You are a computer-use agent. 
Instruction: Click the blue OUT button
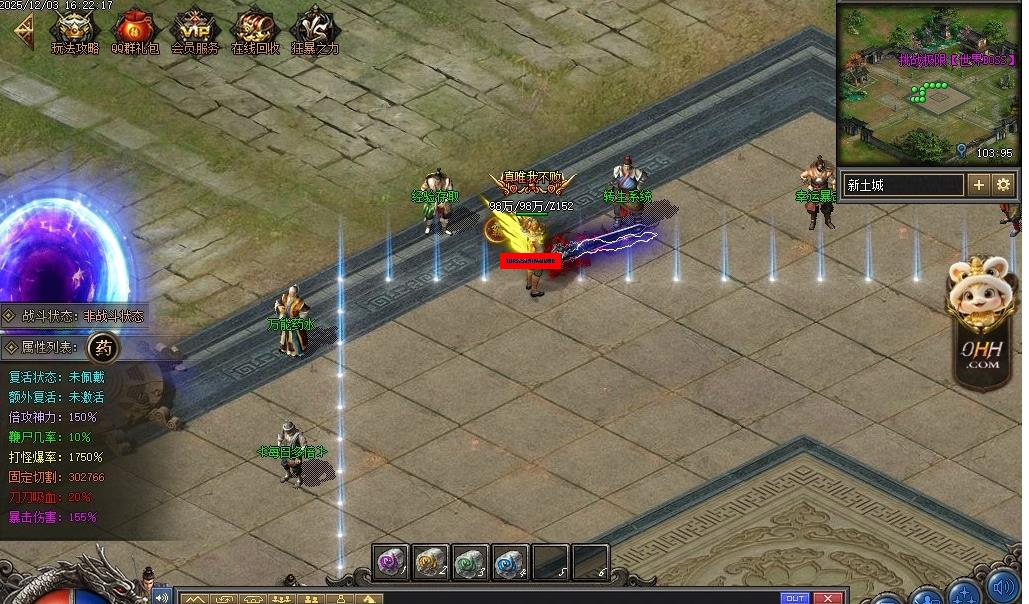[x=795, y=598]
